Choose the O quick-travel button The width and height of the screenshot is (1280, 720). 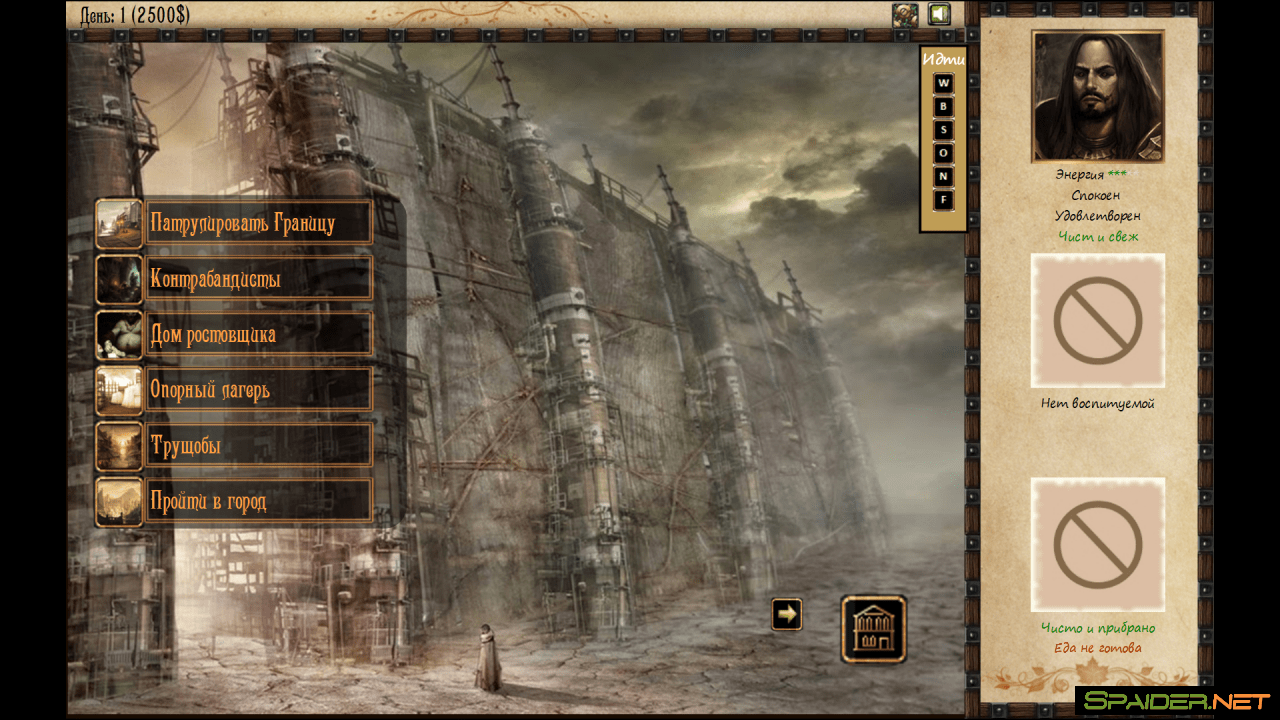pos(943,153)
